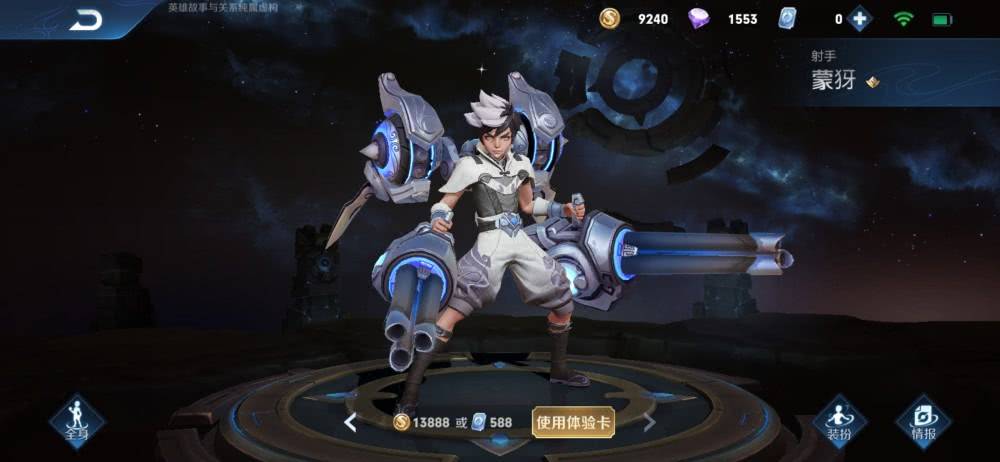Switch to the previous hero with left arrow
The width and height of the screenshot is (1000, 462).
(x=350, y=422)
